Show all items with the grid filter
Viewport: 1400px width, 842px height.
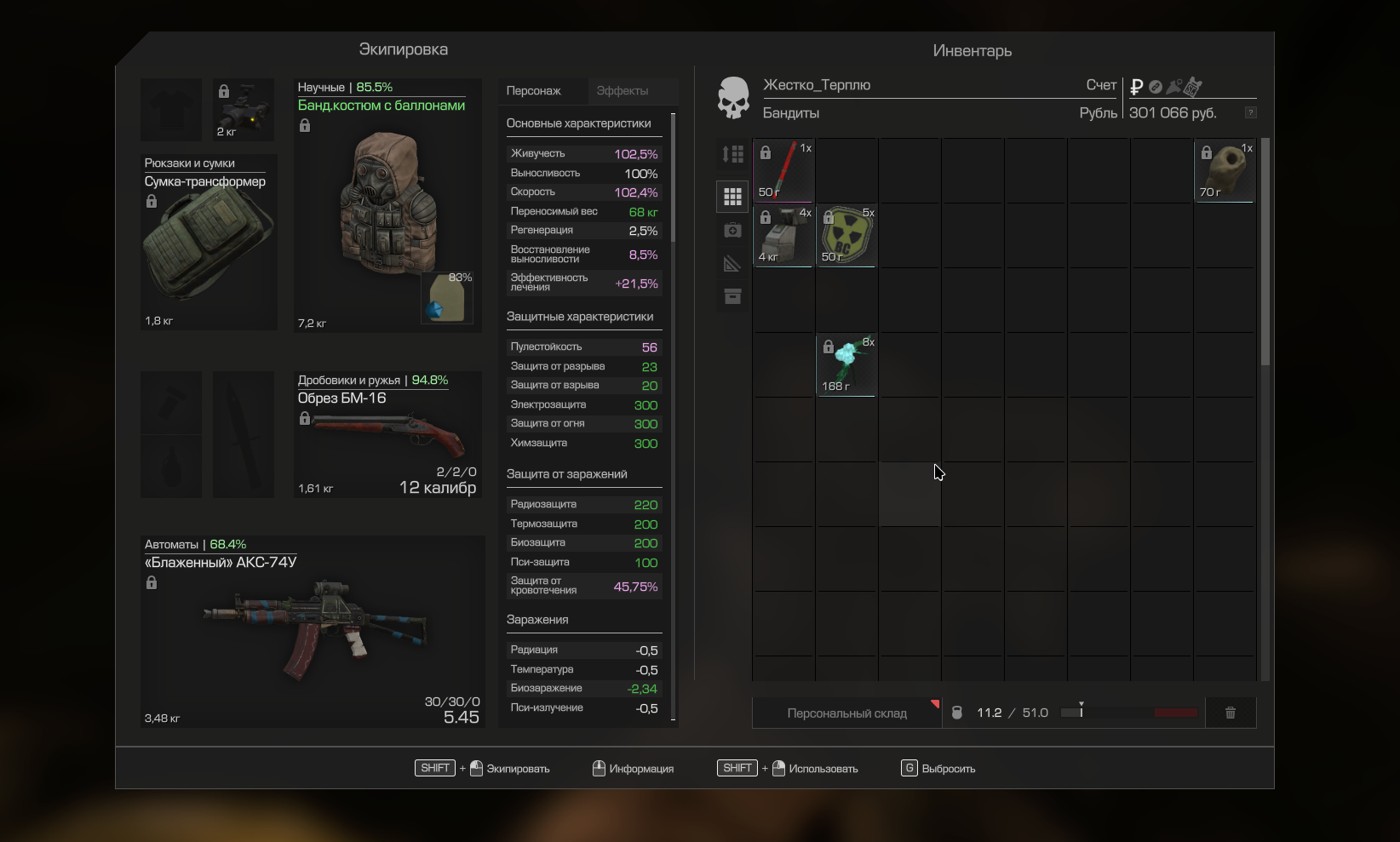click(732, 197)
